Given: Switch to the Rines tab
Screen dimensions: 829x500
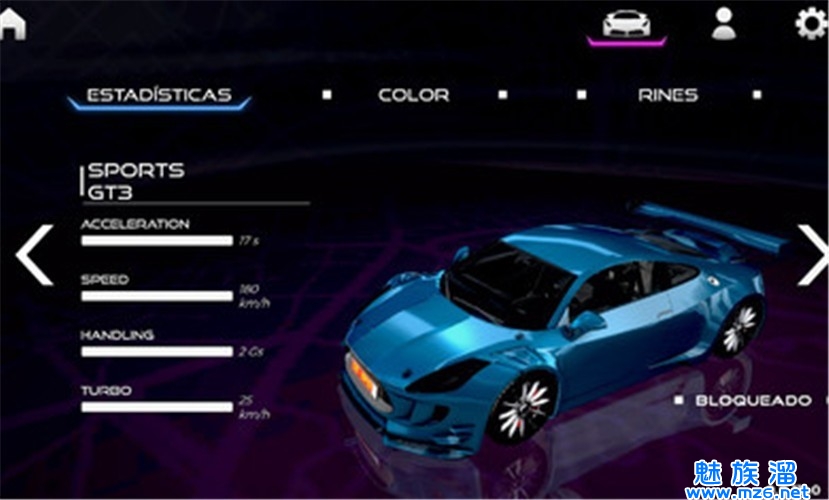Looking at the screenshot, I should (668, 96).
